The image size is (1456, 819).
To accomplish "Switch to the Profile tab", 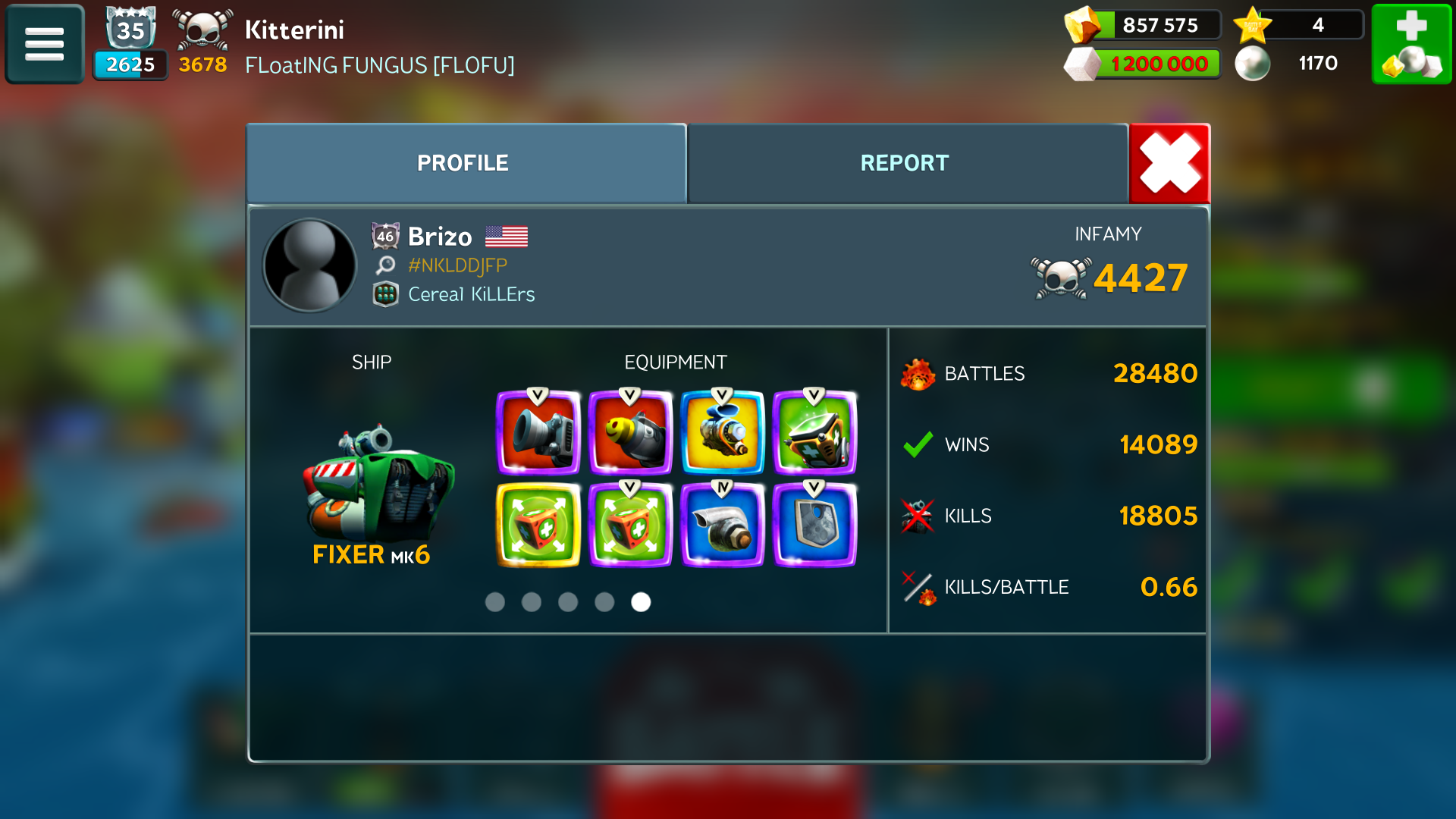I will click(463, 163).
